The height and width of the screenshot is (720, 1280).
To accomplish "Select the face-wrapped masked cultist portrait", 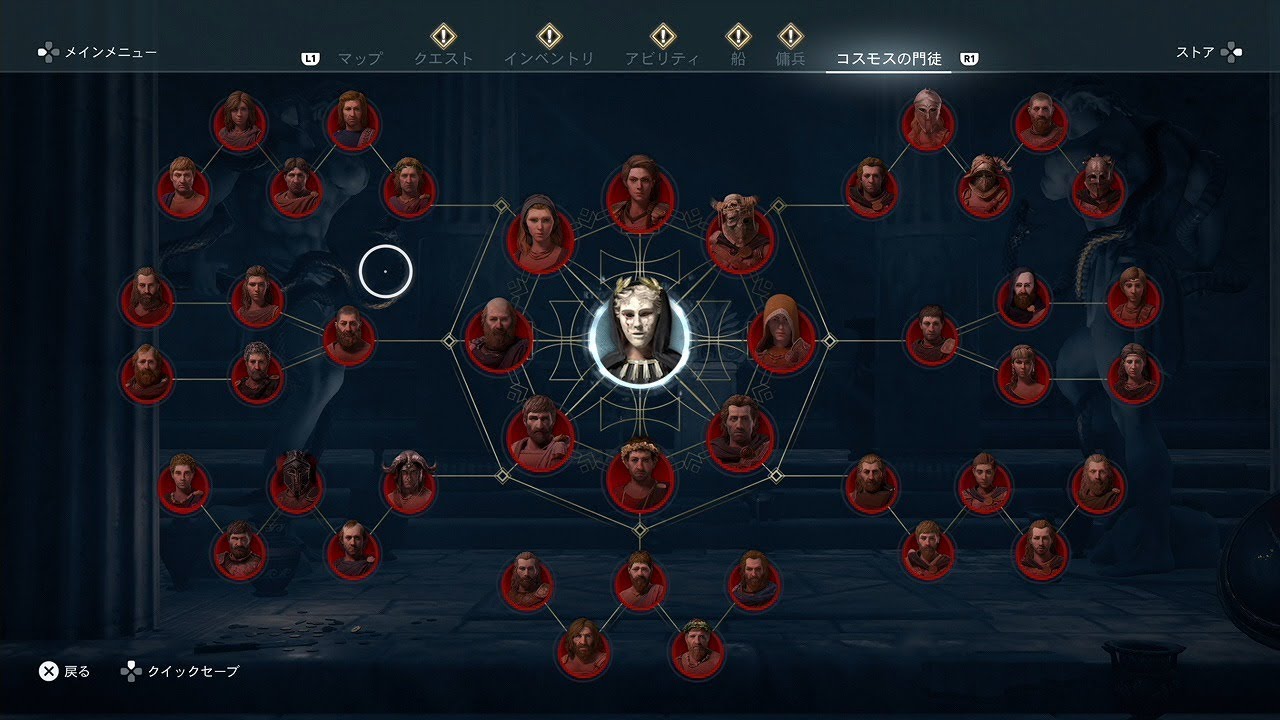I will (x=985, y=189).
